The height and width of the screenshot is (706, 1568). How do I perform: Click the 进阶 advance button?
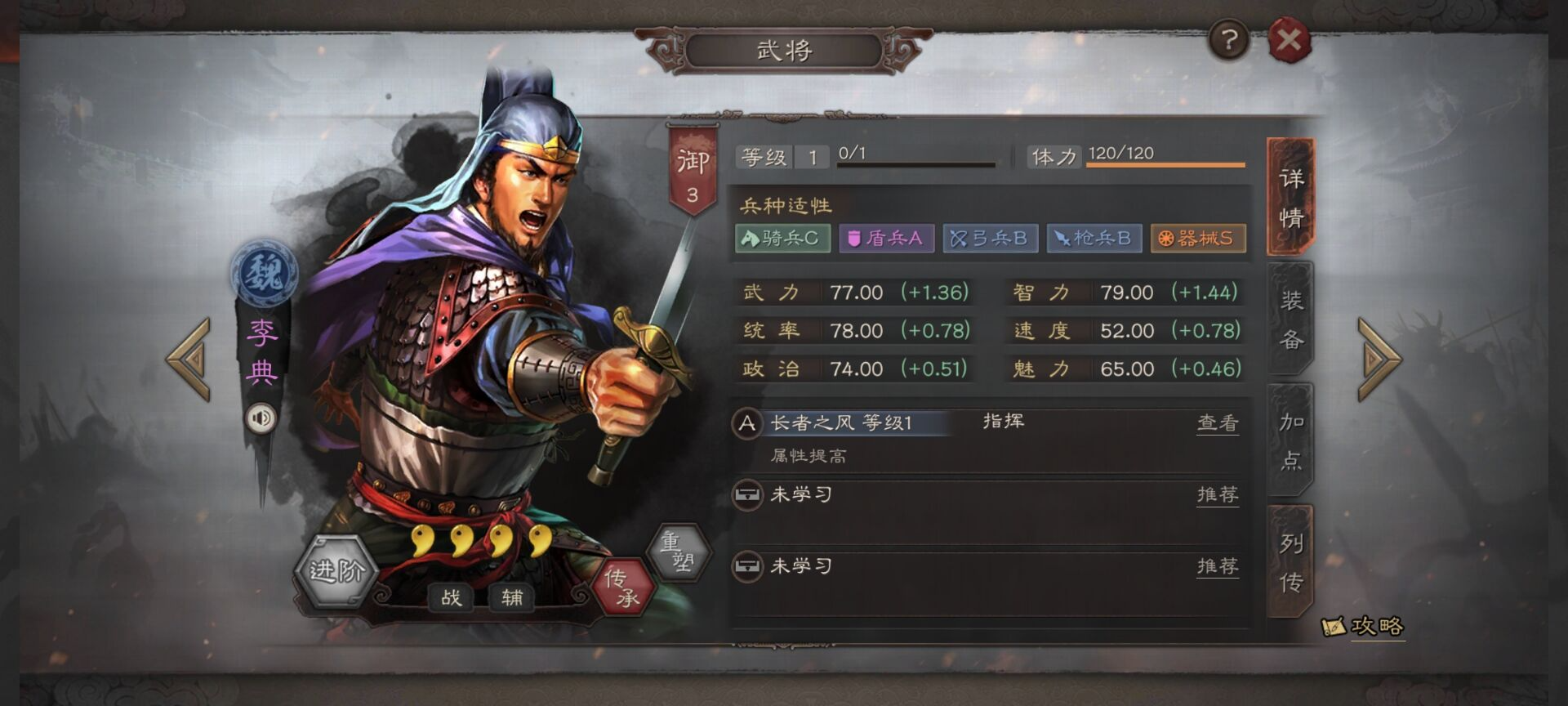(x=336, y=571)
